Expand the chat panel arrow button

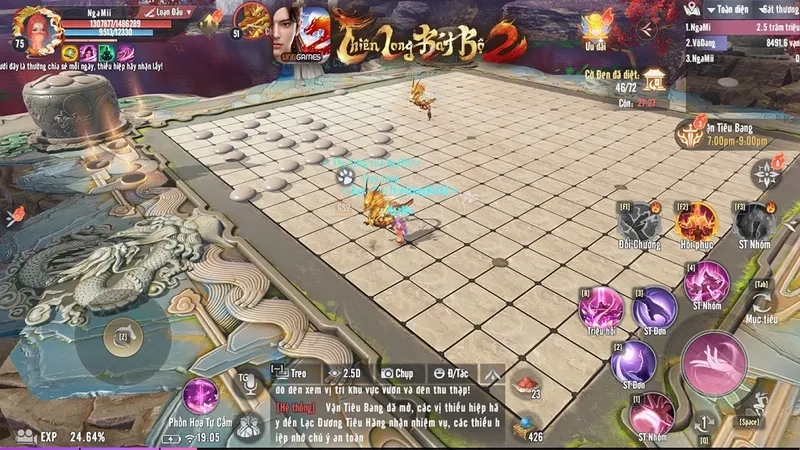(491, 373)
